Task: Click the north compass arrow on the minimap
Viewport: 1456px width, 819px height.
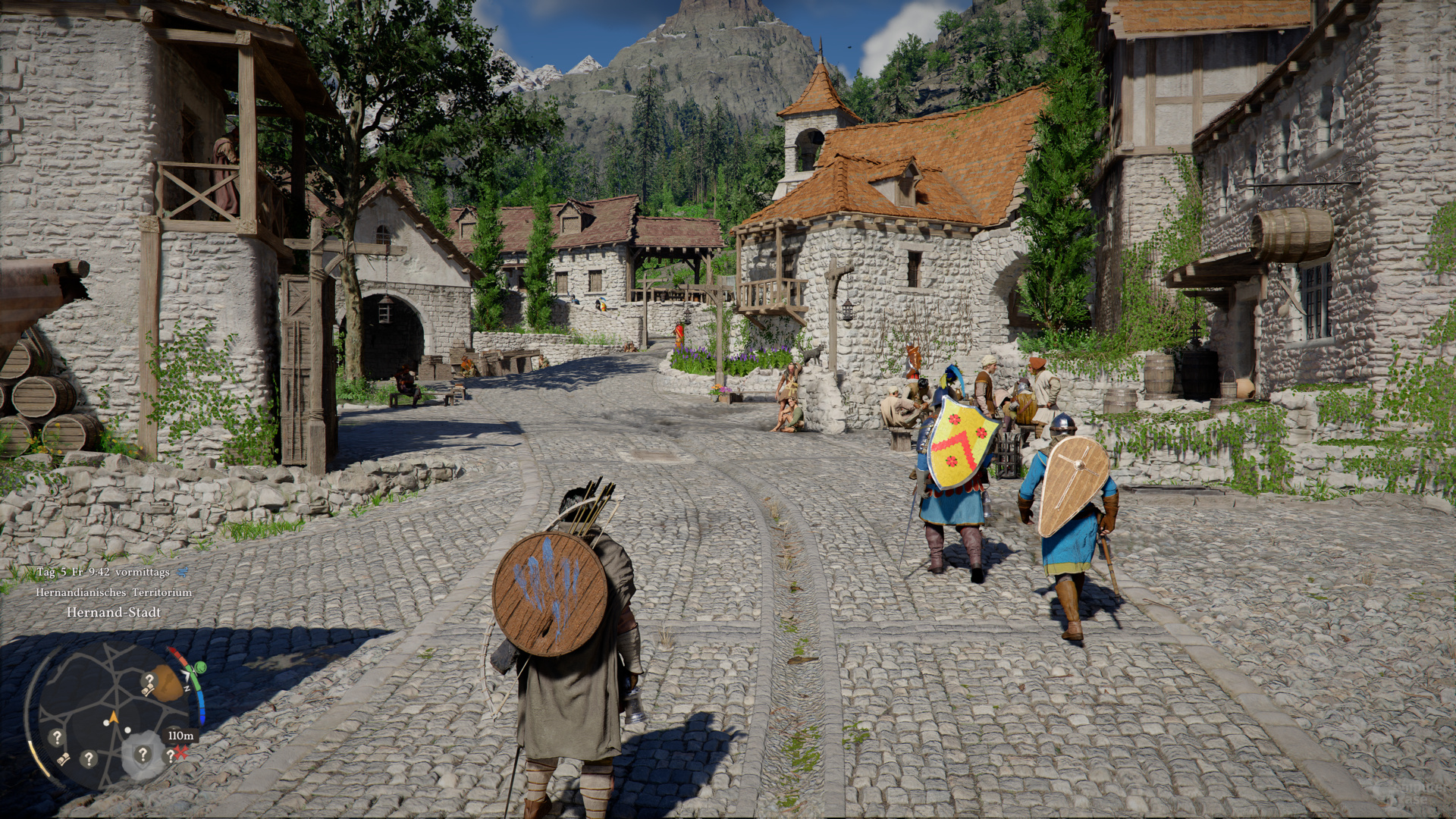Action: click(186, 676)
